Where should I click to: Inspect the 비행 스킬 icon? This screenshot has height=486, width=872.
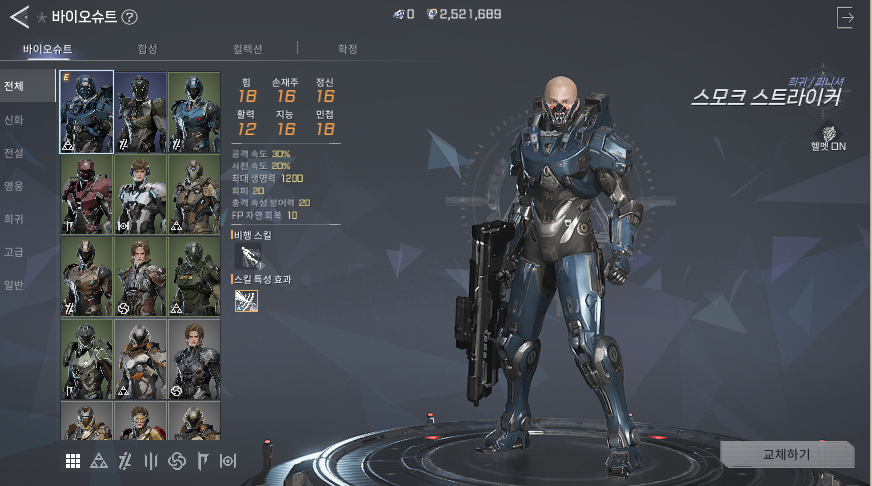[x=246, y=256]
